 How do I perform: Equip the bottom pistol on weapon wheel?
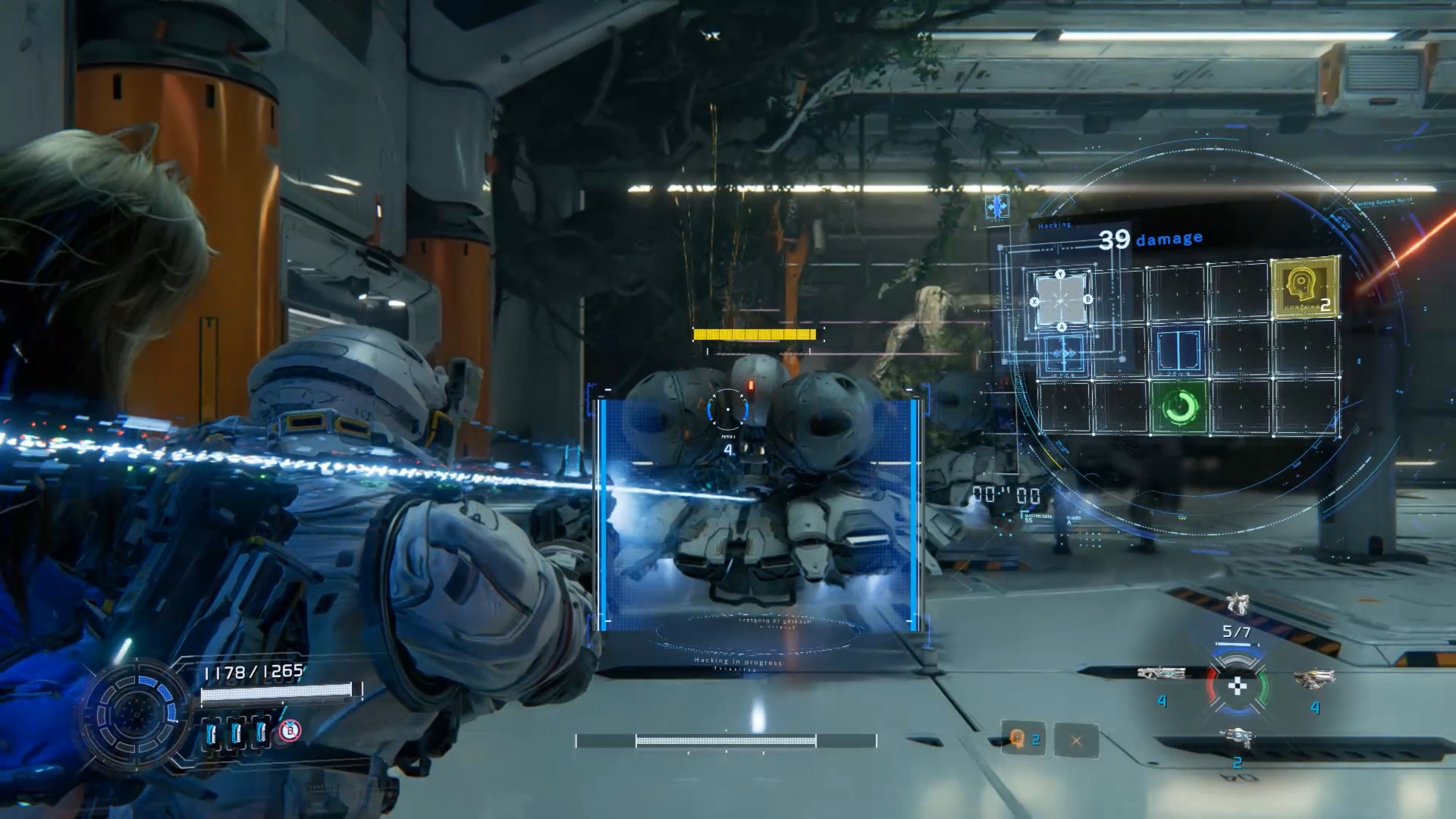pyautogui.click(x=1237, y=736)
